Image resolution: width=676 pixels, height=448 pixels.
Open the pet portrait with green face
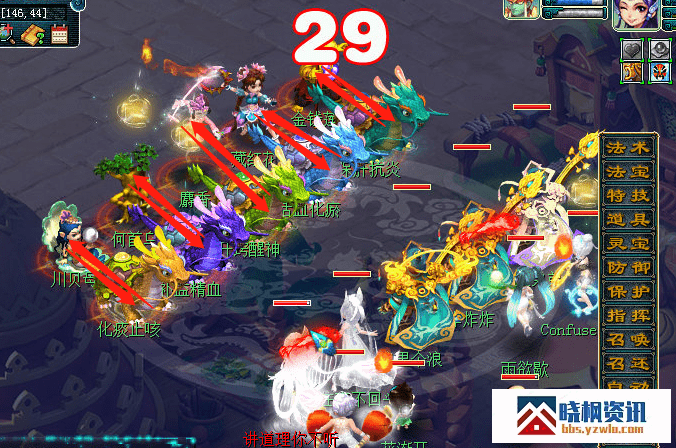click(522, 10)
